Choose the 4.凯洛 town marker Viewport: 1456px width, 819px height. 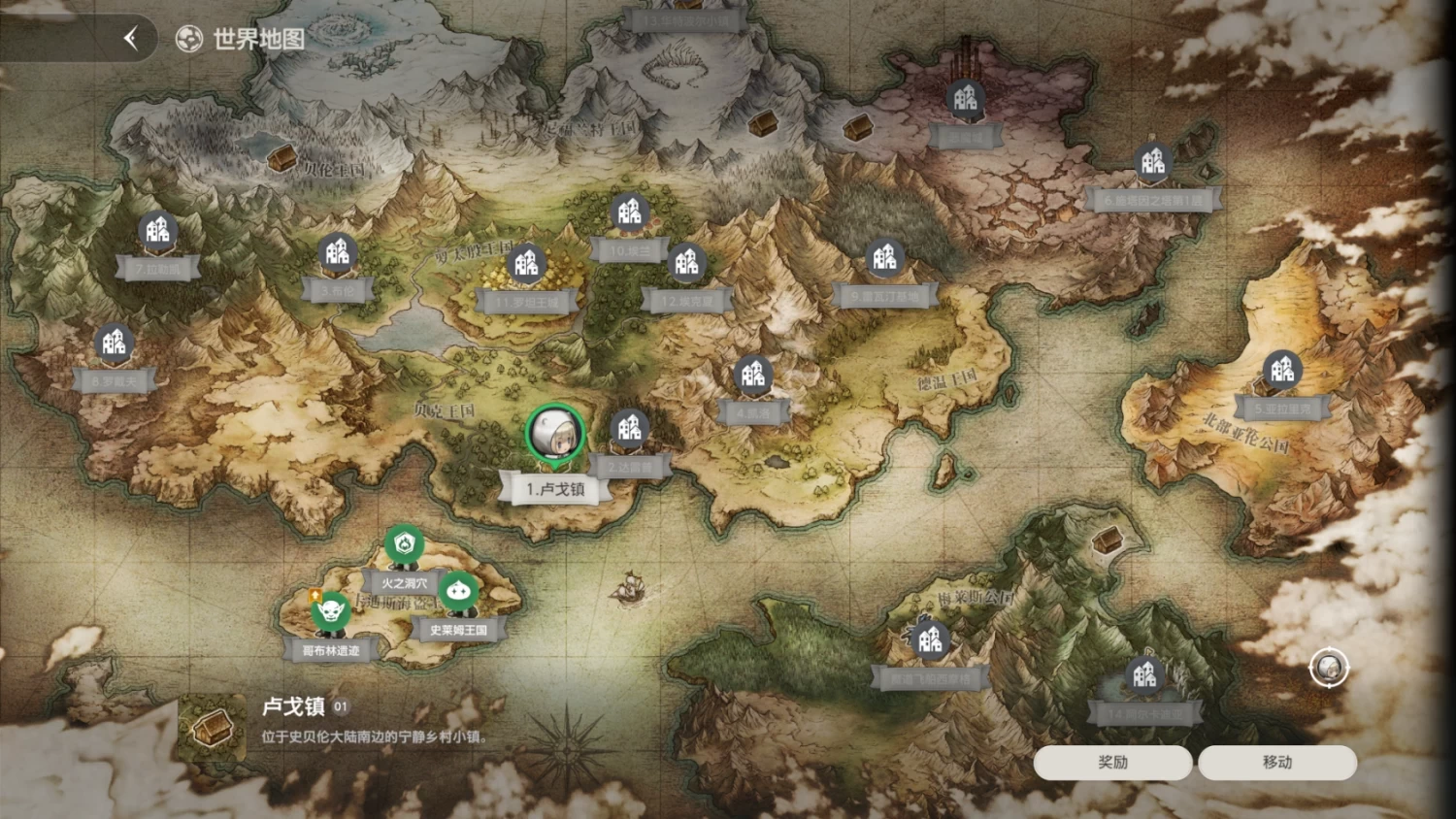point(753,377)
